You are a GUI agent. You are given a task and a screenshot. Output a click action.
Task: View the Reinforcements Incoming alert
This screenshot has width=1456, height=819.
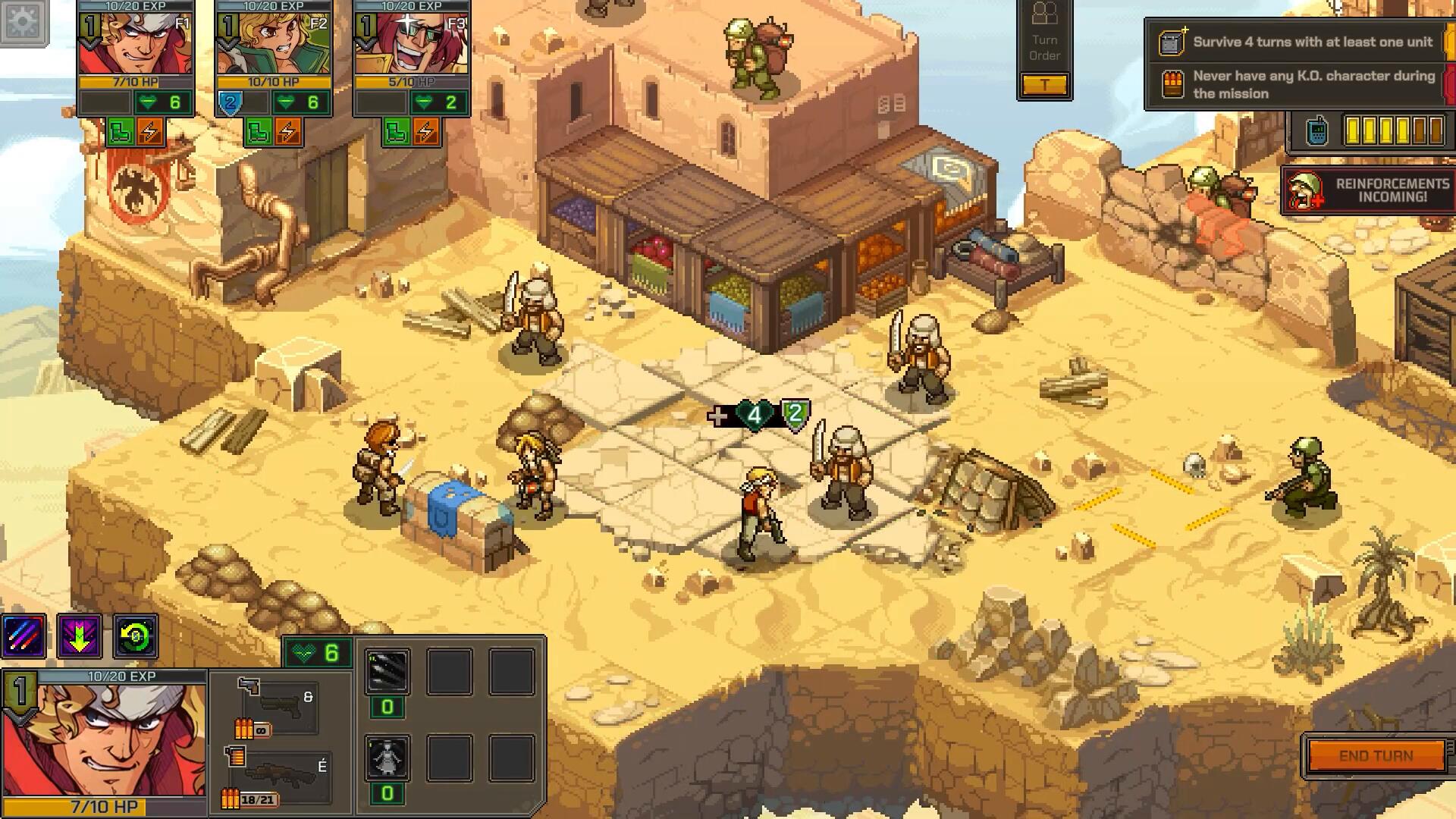pos(1368,190)
